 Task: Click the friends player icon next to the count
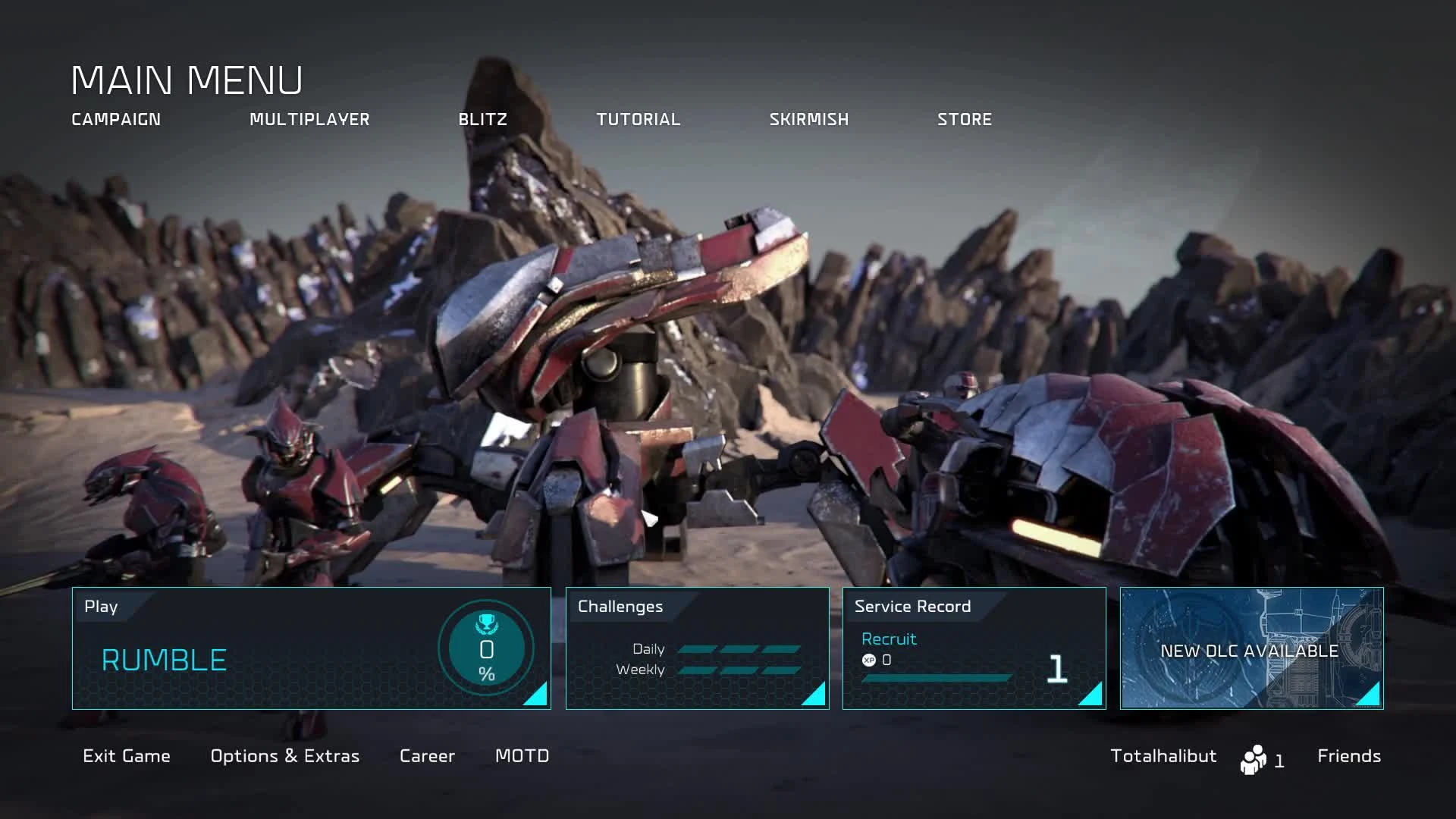(1254, 757)
